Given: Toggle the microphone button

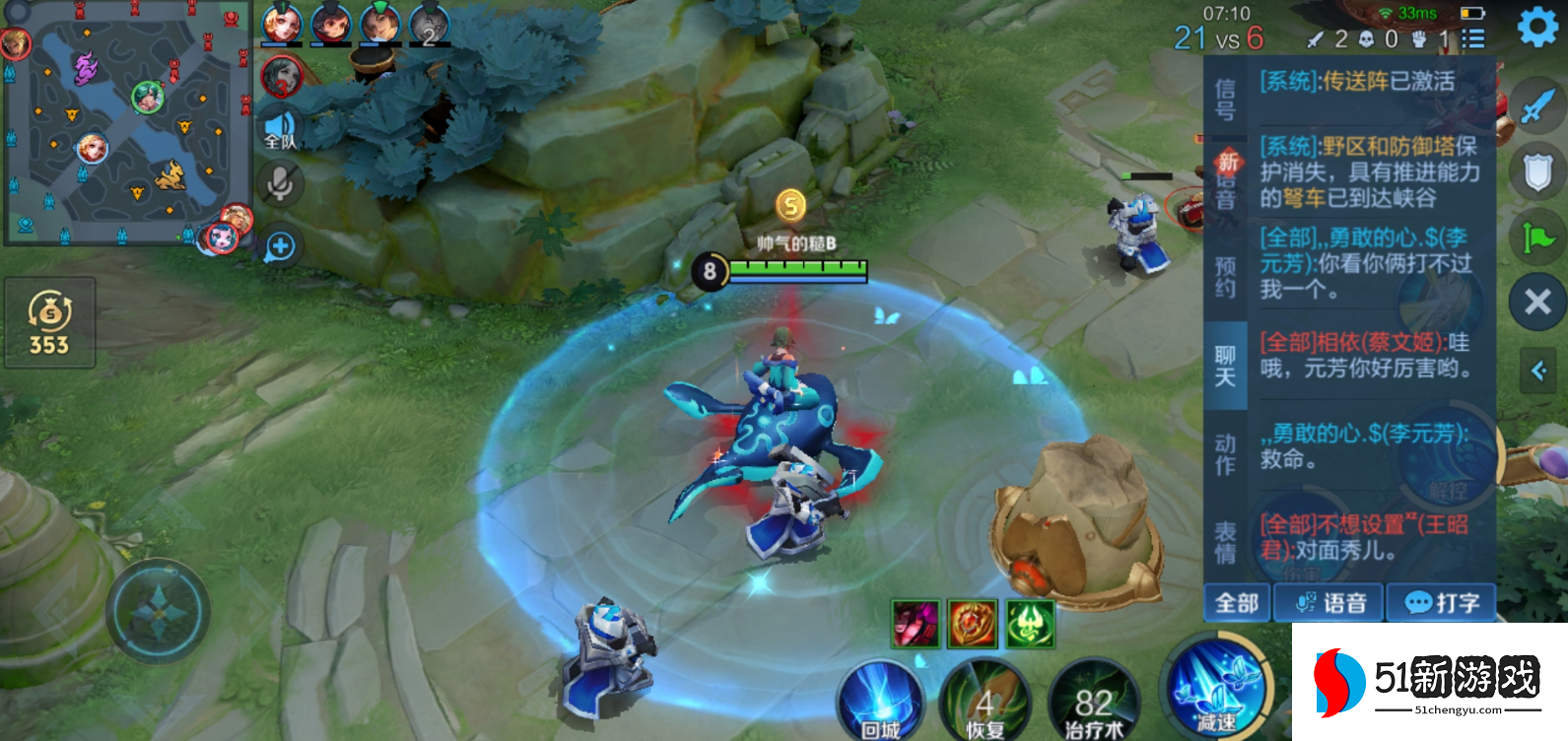Looking at the screenshot, I should click(x=280, y=184).
